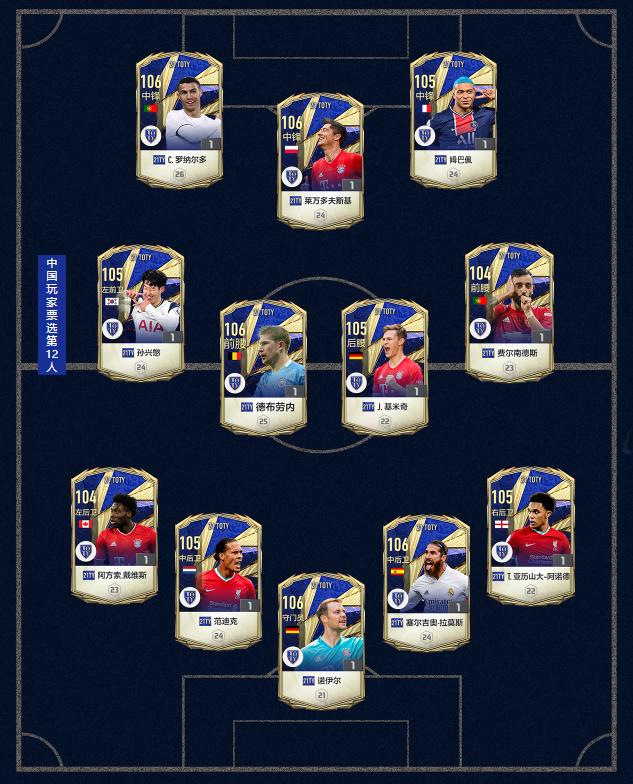Pick the 德布劳内 midfielder card

263,367
